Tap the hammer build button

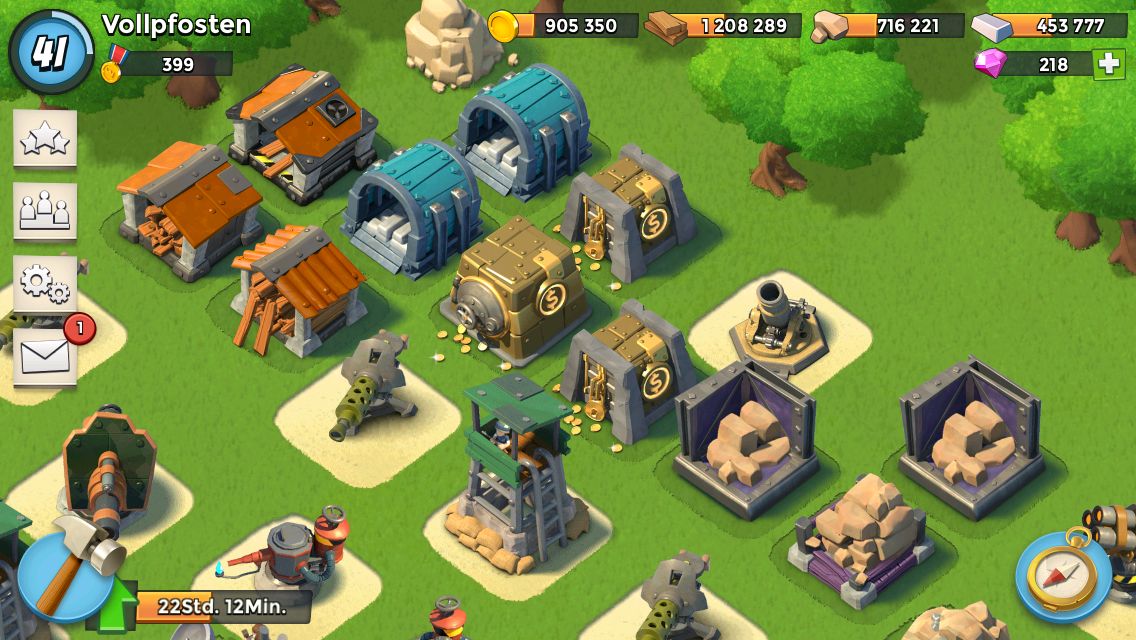tap(65, 575)
